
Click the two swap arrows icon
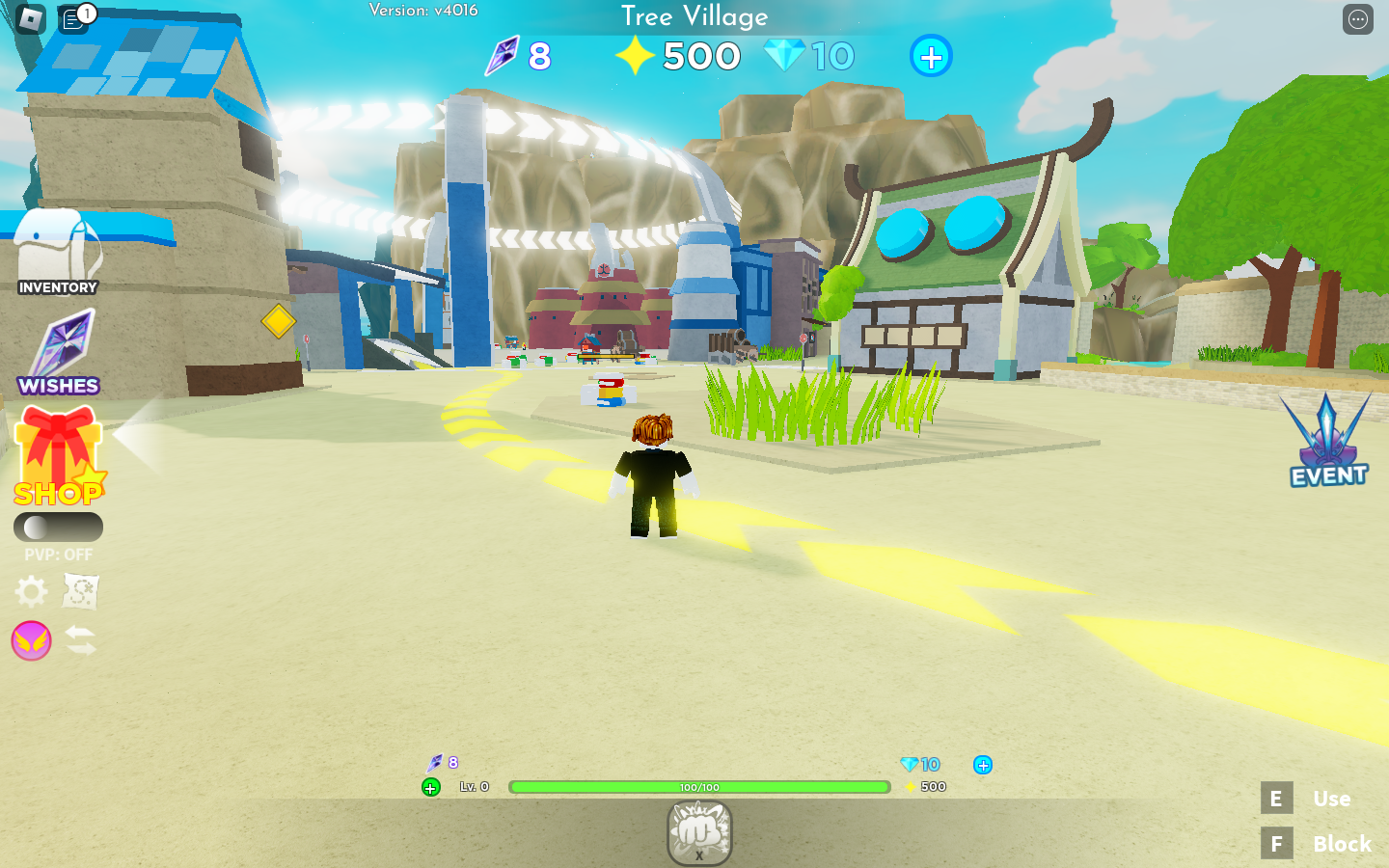pos(81,640)
